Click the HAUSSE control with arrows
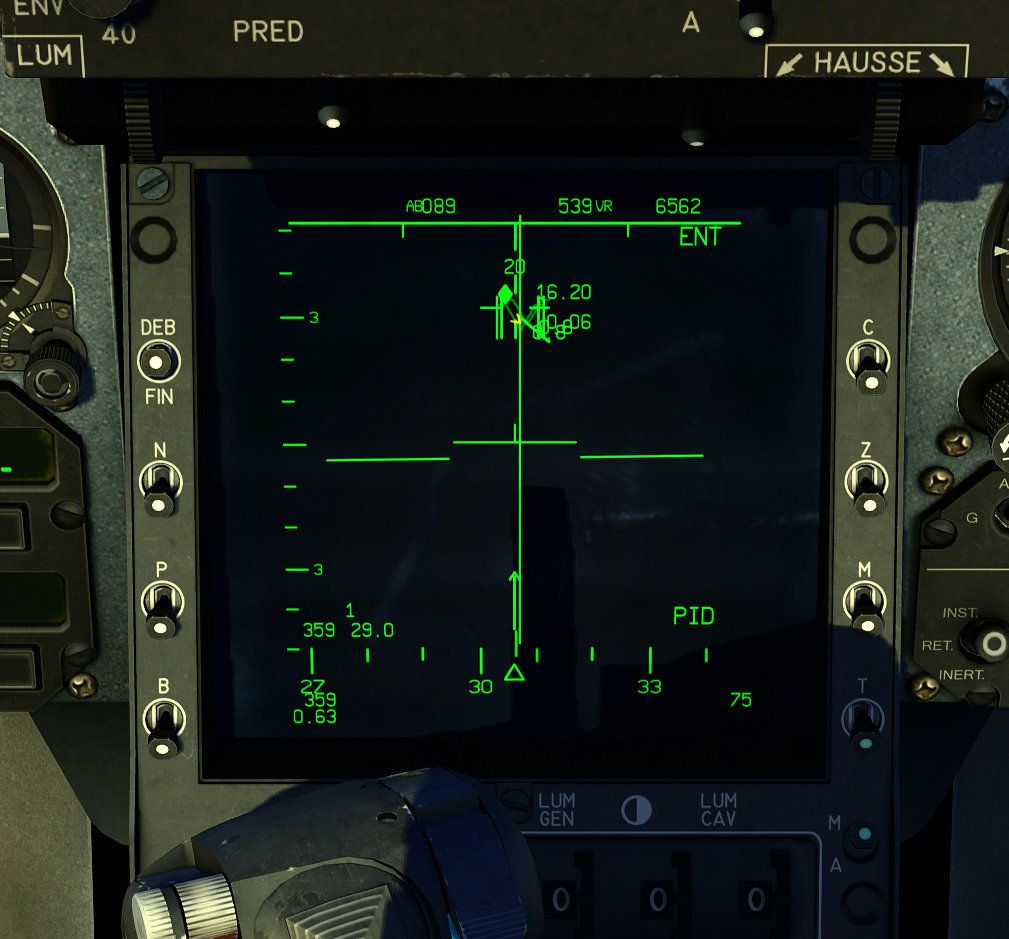Viewport: 1009px width, 939px height. tap(867, 62)
